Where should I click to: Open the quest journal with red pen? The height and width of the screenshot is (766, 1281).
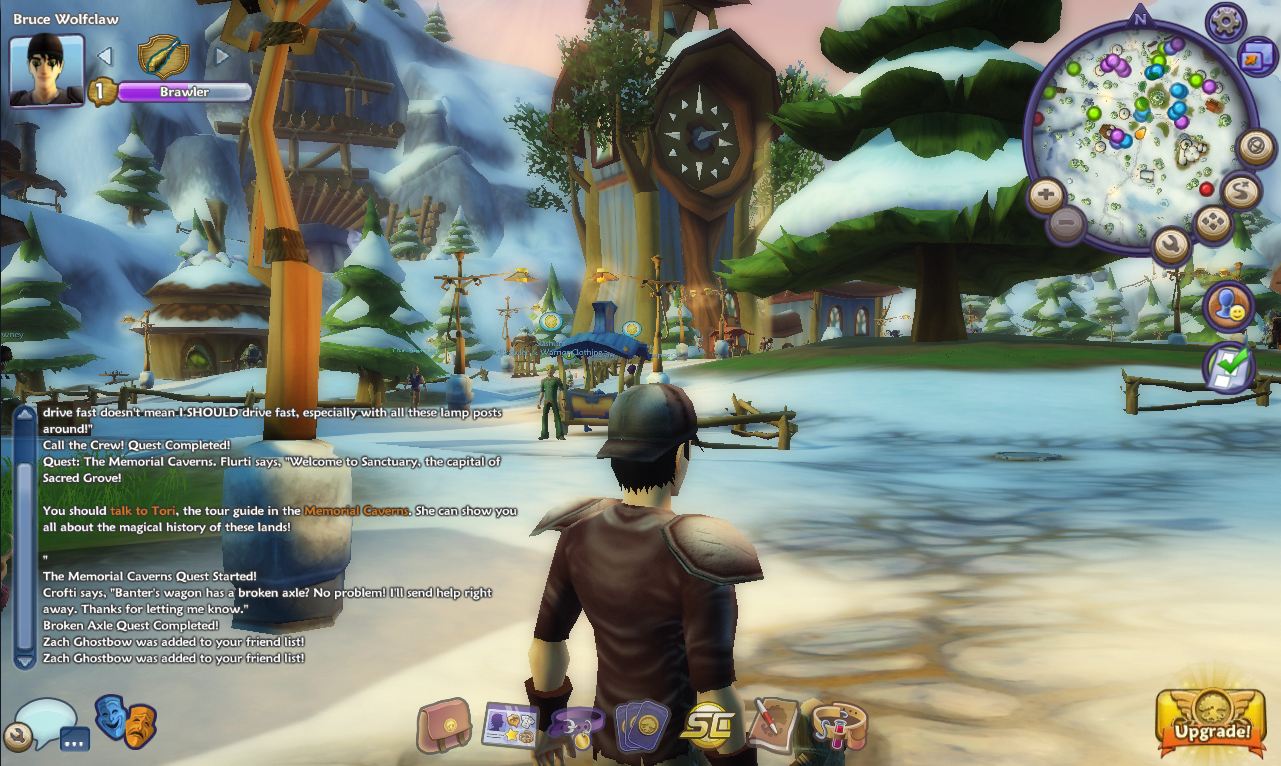point(771,726)
